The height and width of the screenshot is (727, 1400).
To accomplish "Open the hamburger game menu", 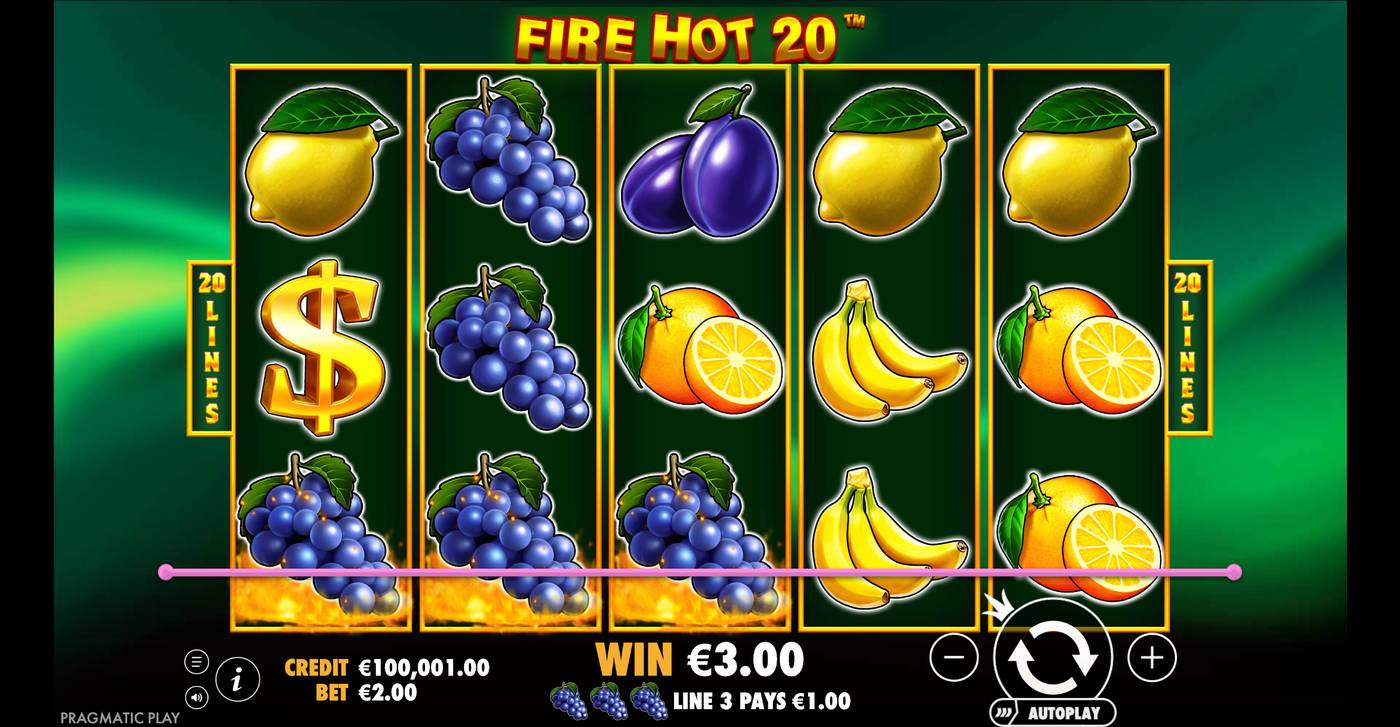I will coord(199,660).
